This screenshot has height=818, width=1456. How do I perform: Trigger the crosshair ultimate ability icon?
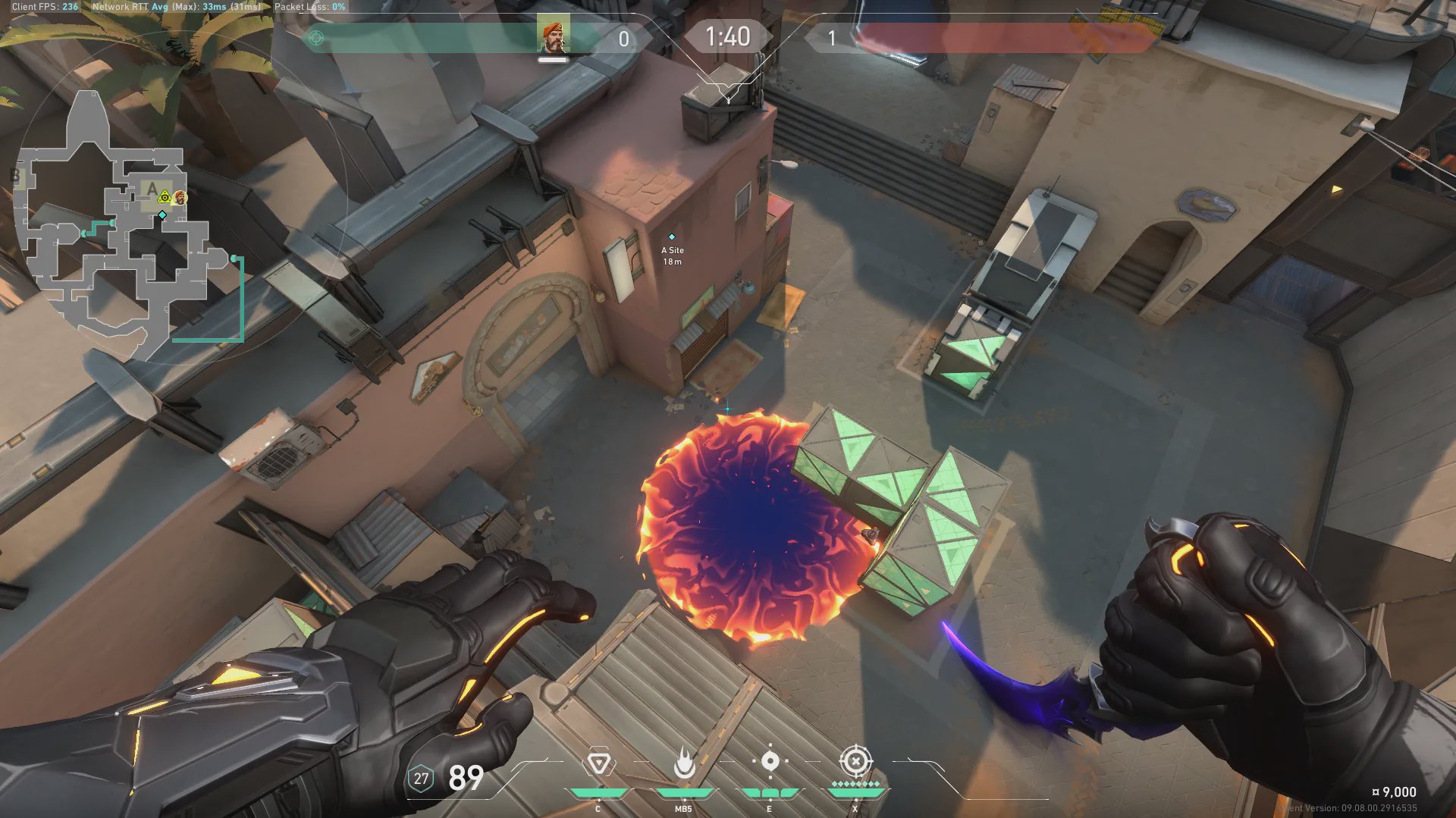pyautogui.click(x=855, y=761)
